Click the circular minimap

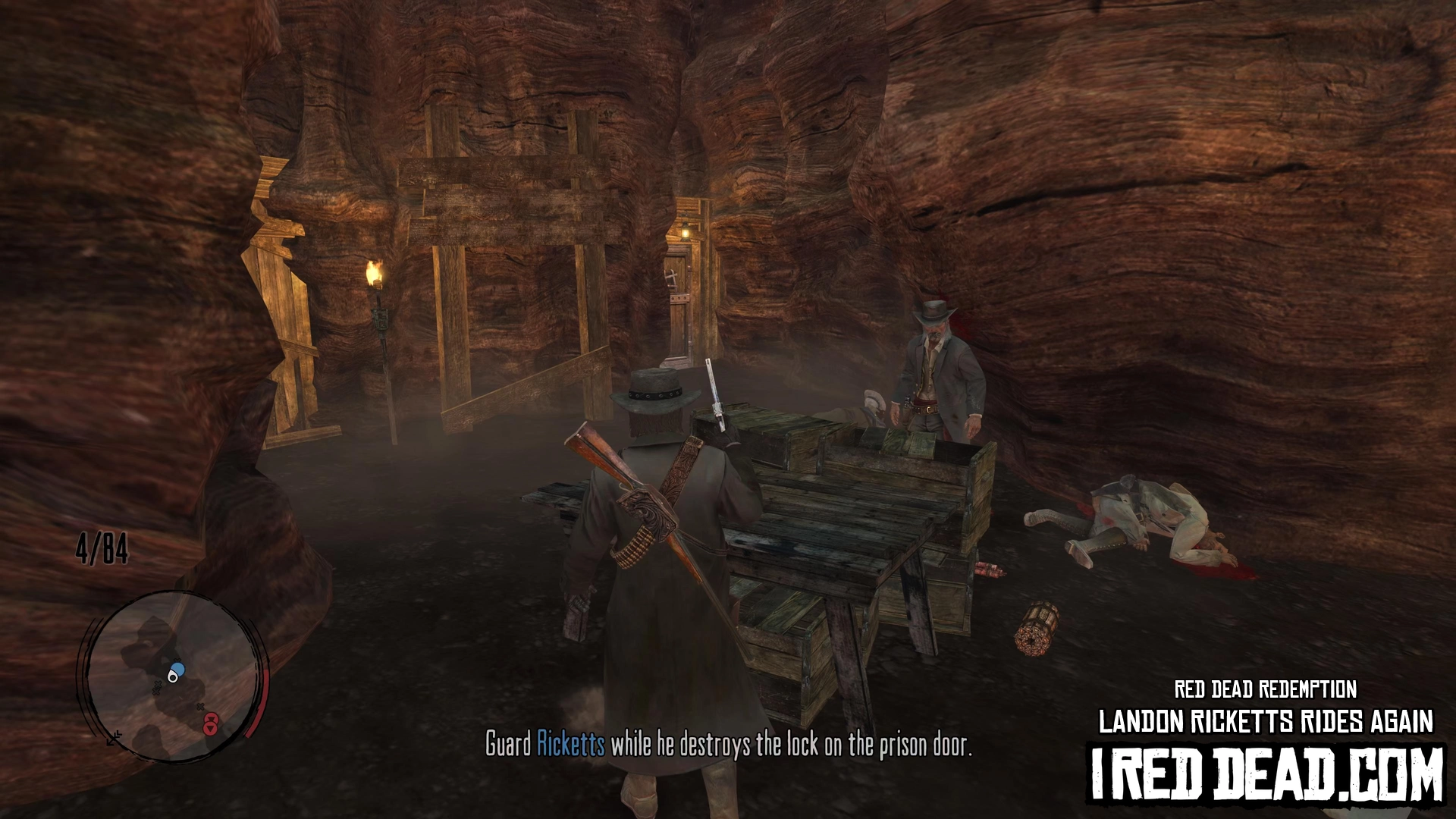[x=173, y=676]
